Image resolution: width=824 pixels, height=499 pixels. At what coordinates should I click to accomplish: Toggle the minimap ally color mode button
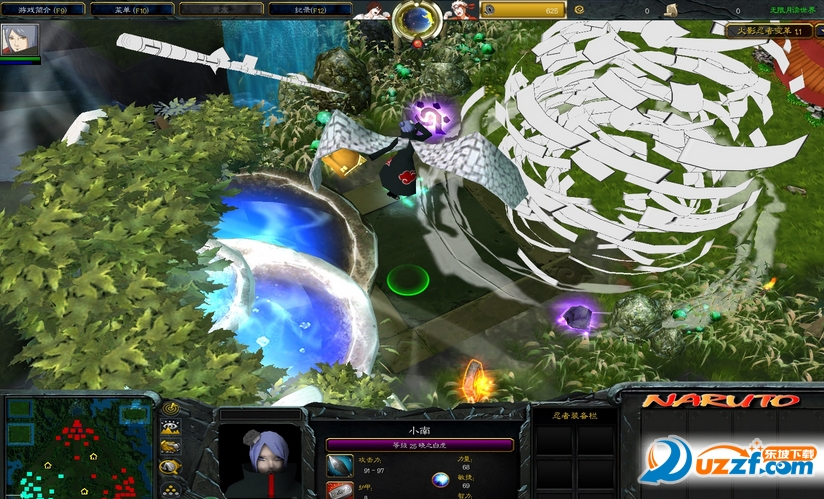pyautogui.click(x=170, y=446)
